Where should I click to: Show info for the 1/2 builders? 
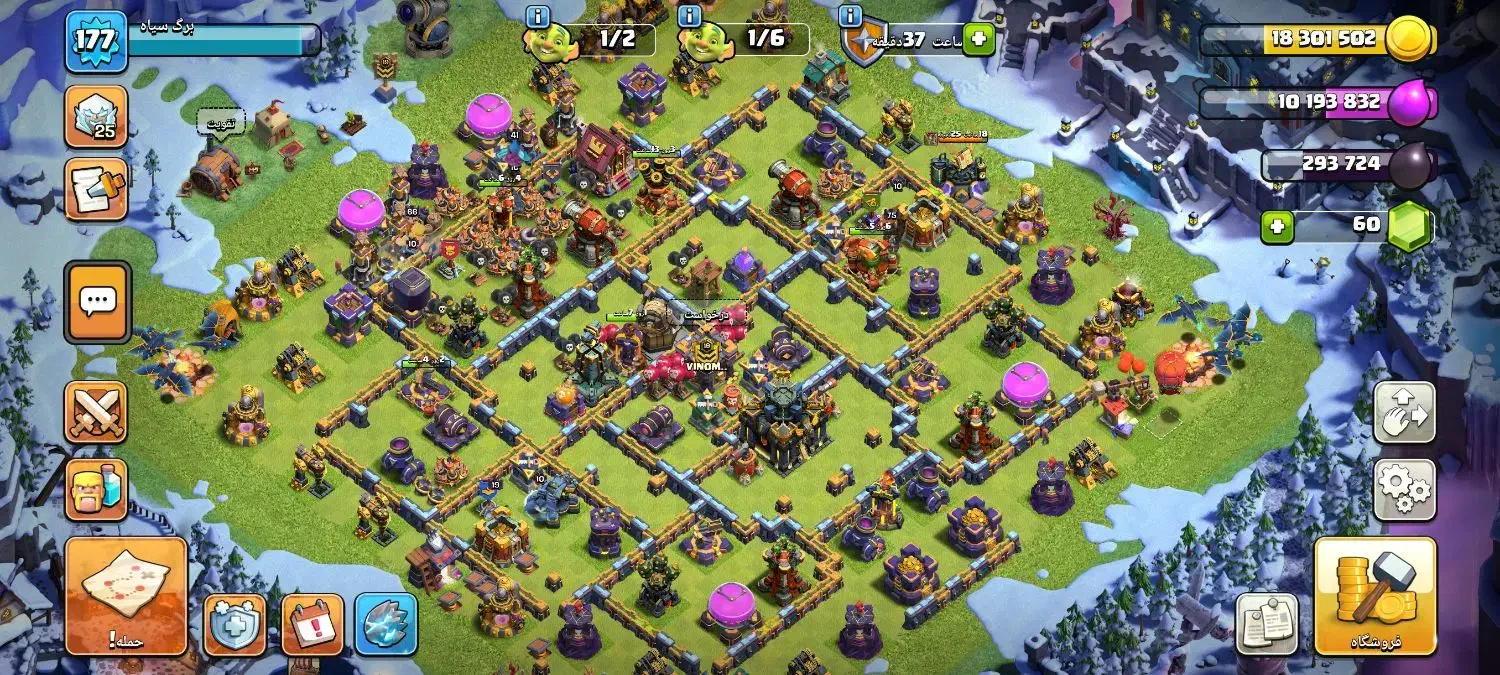point(538,16)
